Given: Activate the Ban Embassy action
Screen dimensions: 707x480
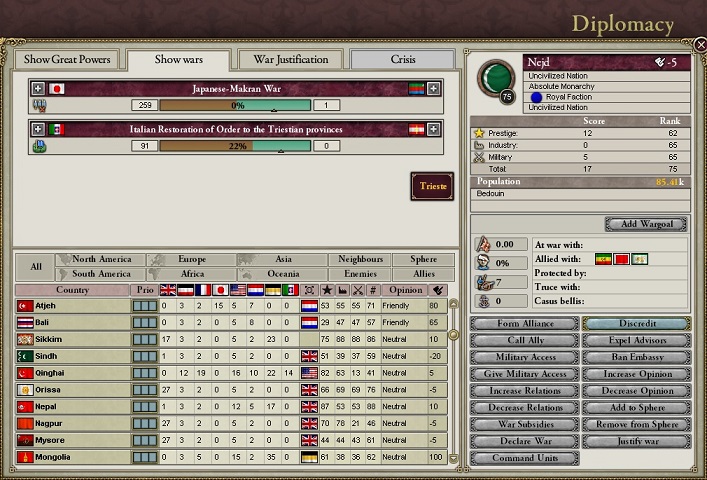Looking at the screenshot, I should [x=636, y=357].
